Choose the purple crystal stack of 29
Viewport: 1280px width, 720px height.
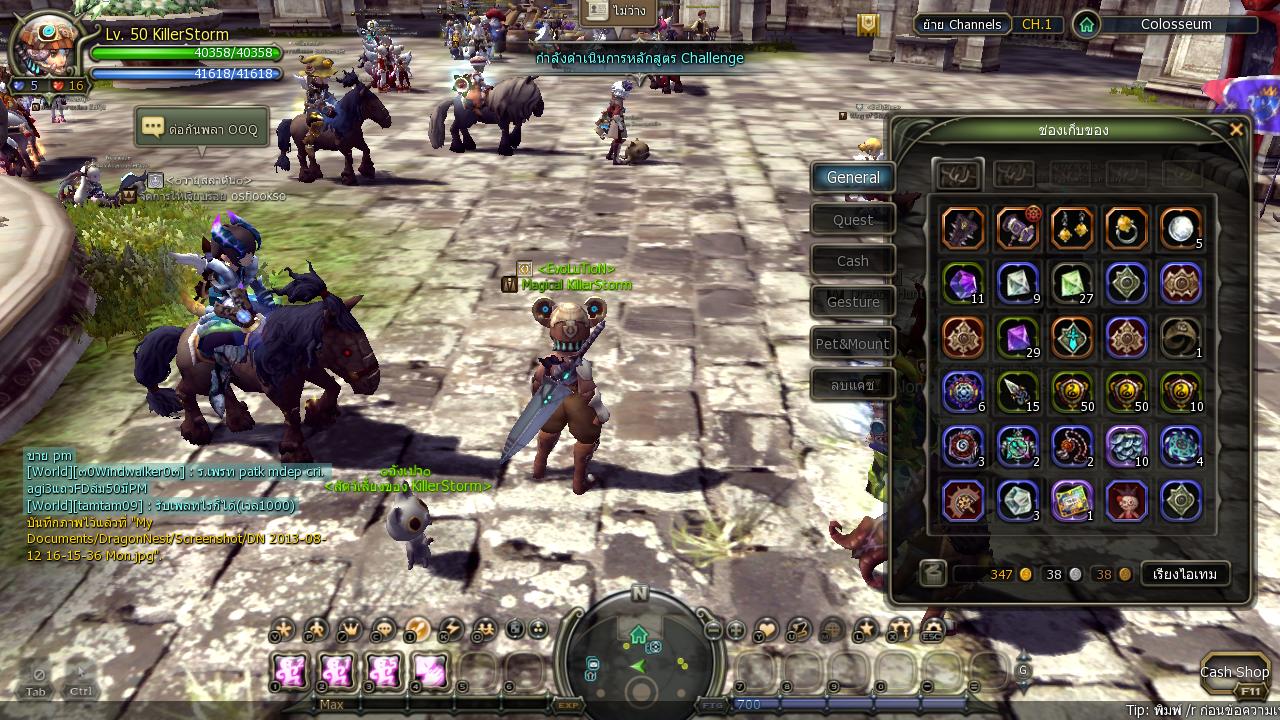1018,338
